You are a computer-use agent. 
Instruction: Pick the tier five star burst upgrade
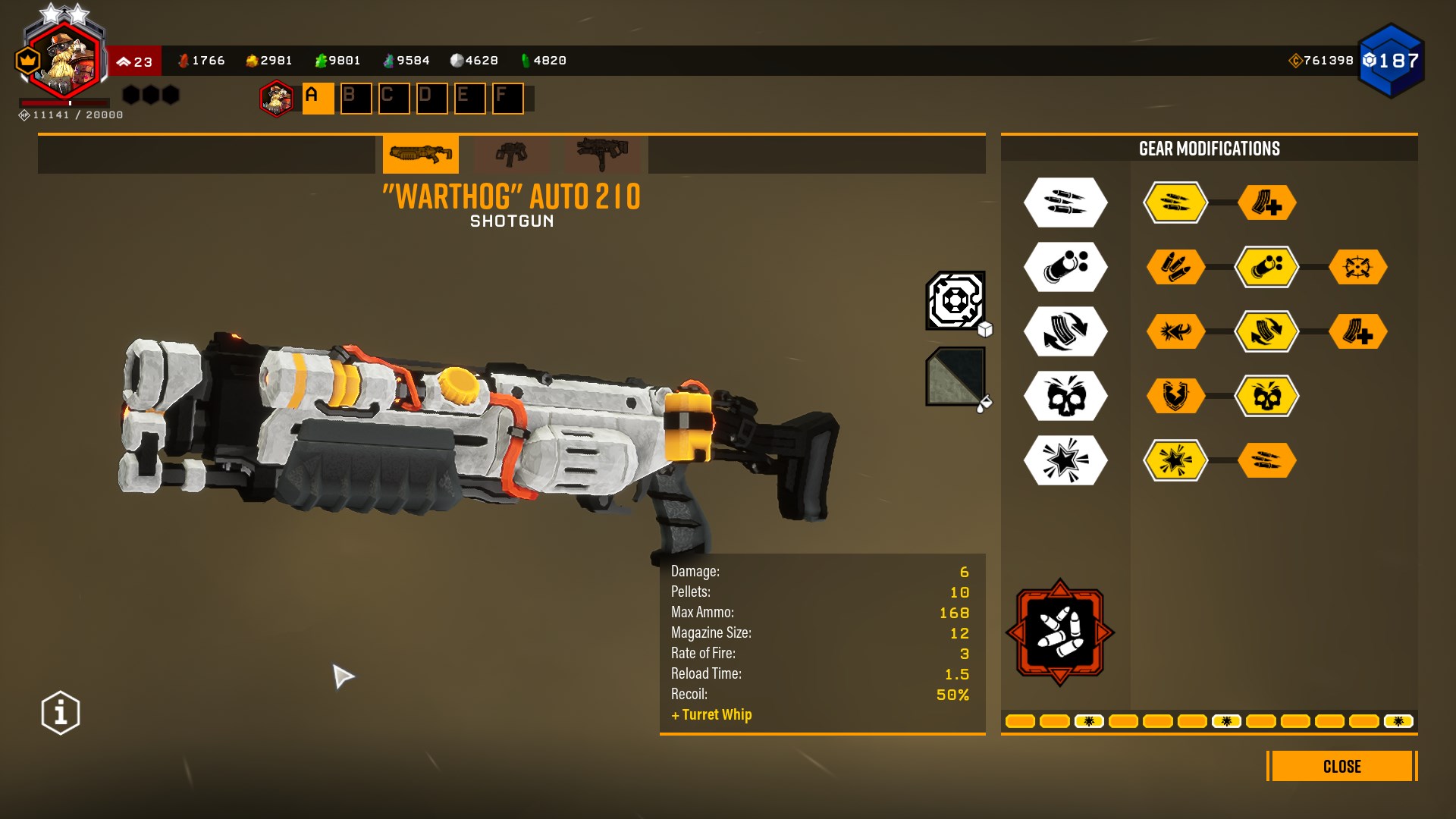pos(1175,460)
